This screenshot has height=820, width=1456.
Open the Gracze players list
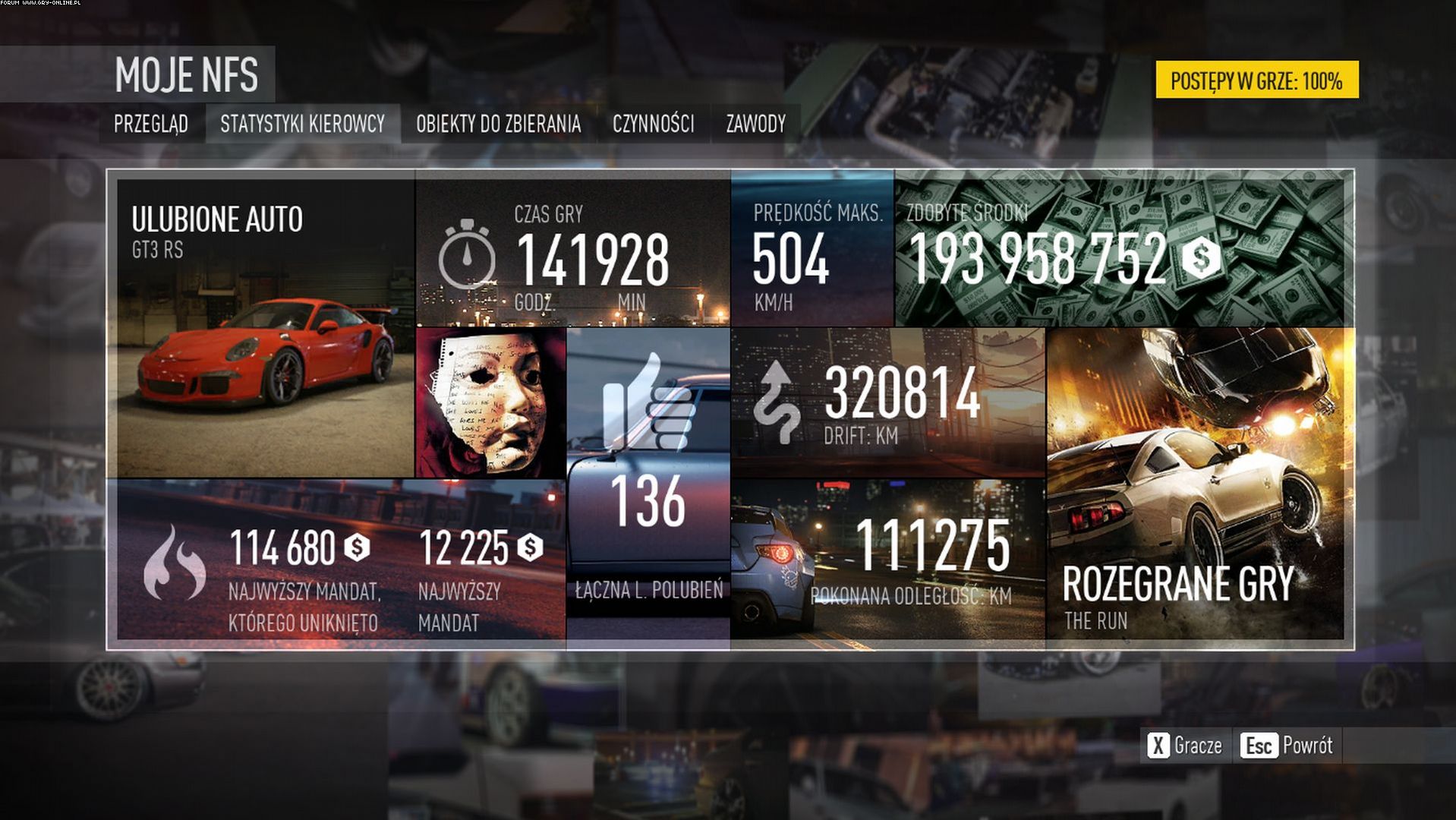tap(1186, 746)
